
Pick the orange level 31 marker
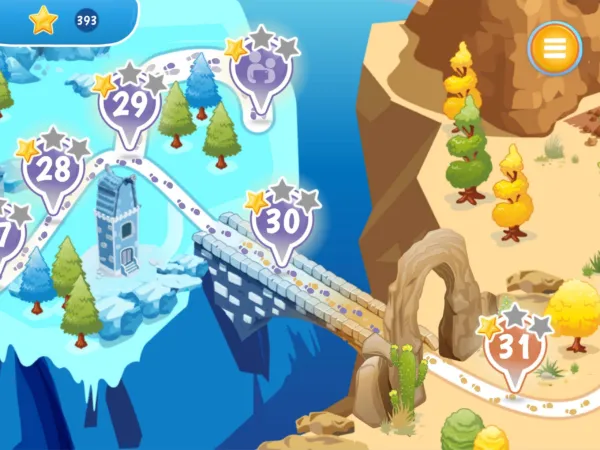pyautogui.click(x=514, y=350)
